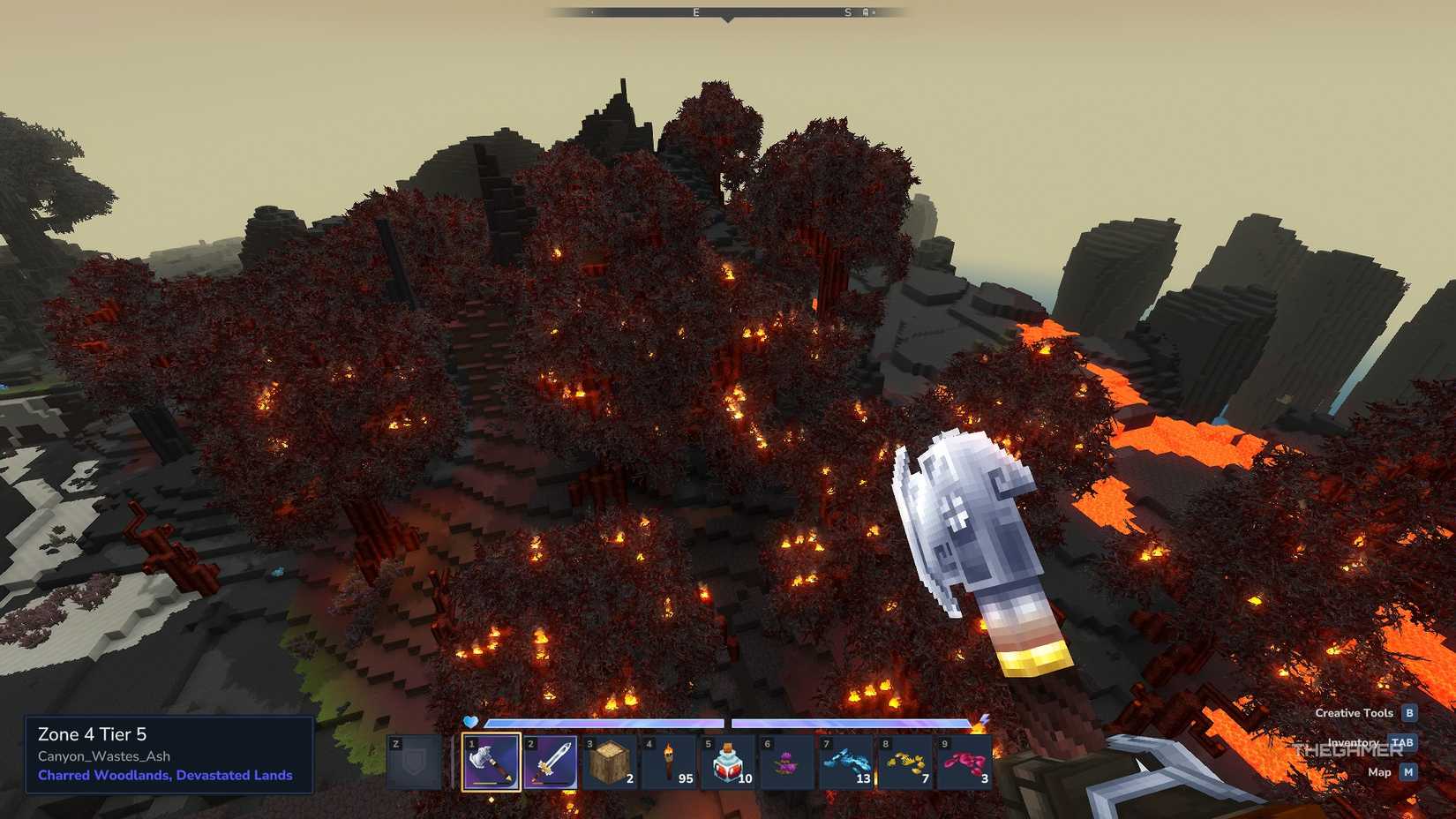
Task: Select the axe in hotbar slot 1
Action: click(492, 763)
